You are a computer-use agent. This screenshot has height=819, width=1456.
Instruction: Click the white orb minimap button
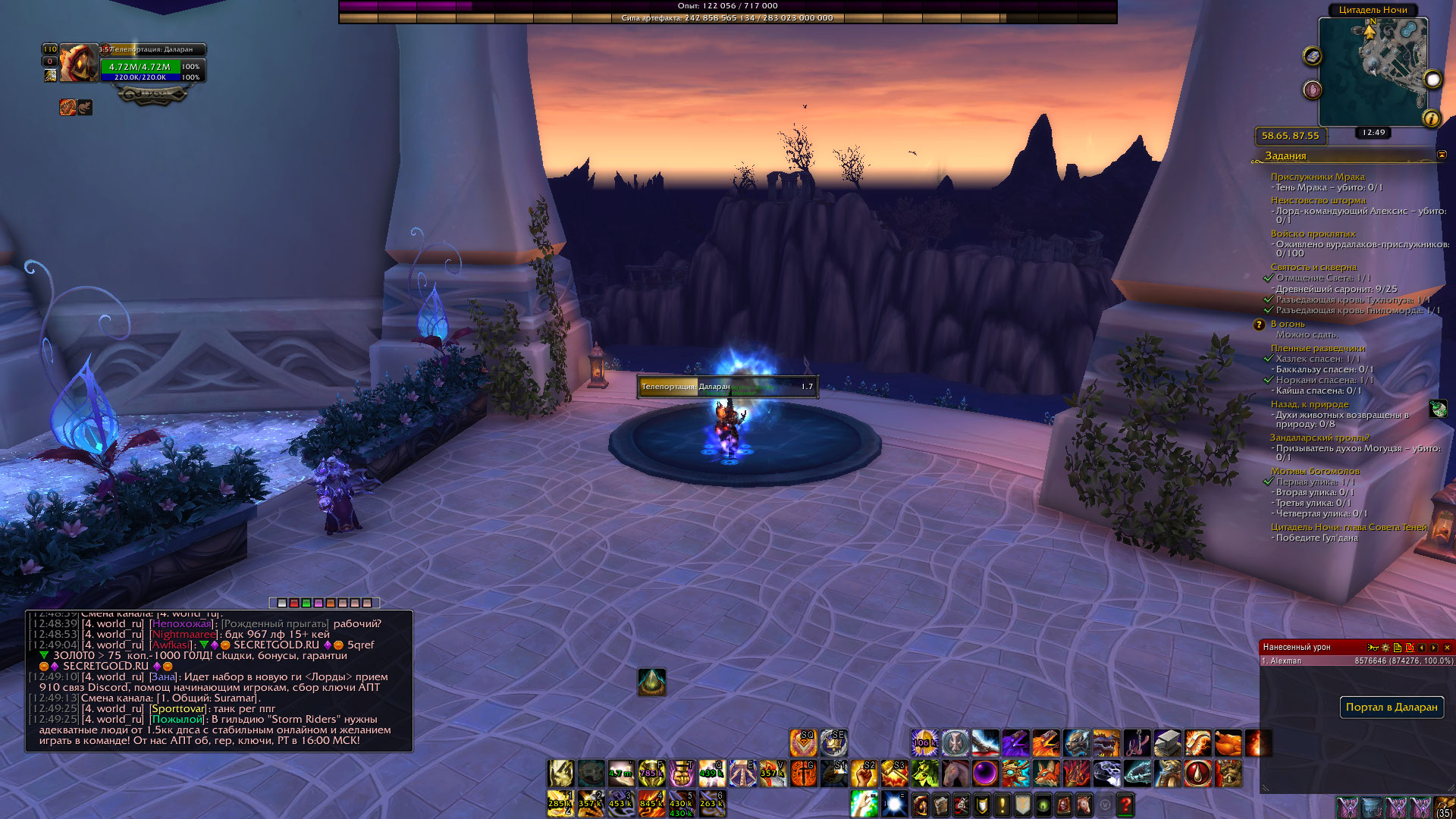pos(1432,80)
